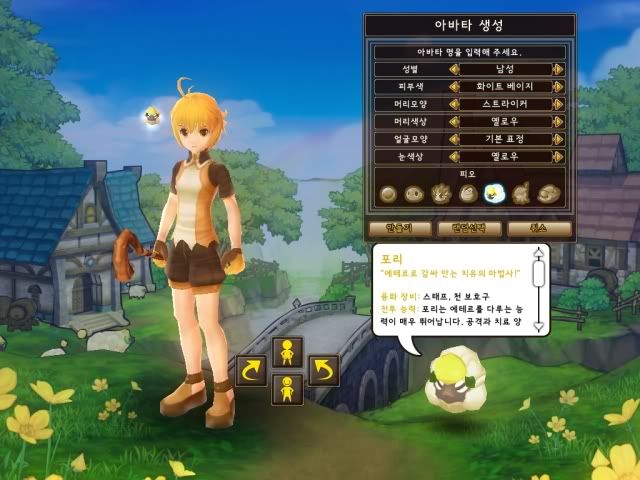
Task: Advance 피부색 skin color to next
Action: pos(558,87)
